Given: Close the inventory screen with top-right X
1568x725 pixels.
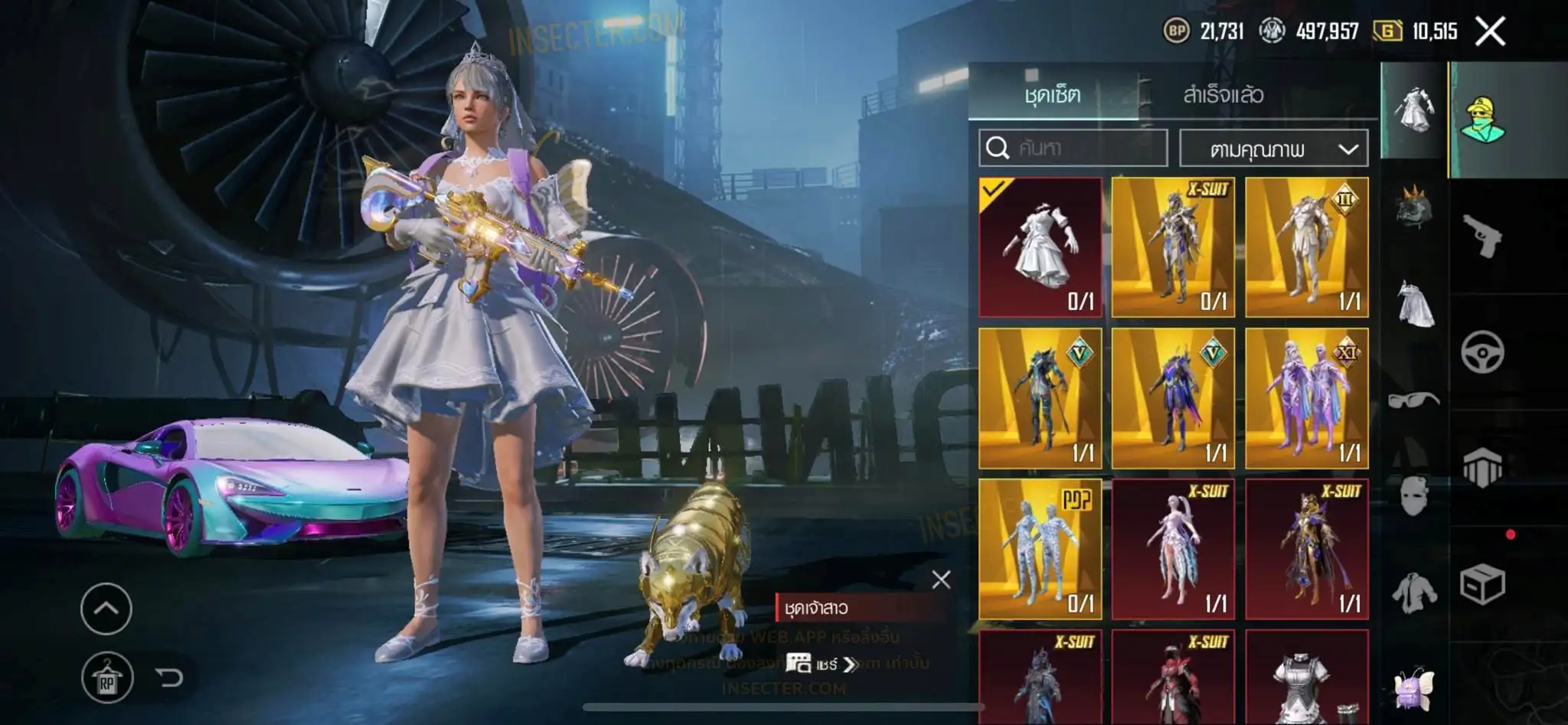Looking at the screenshot, I should tap(1489, 32).
